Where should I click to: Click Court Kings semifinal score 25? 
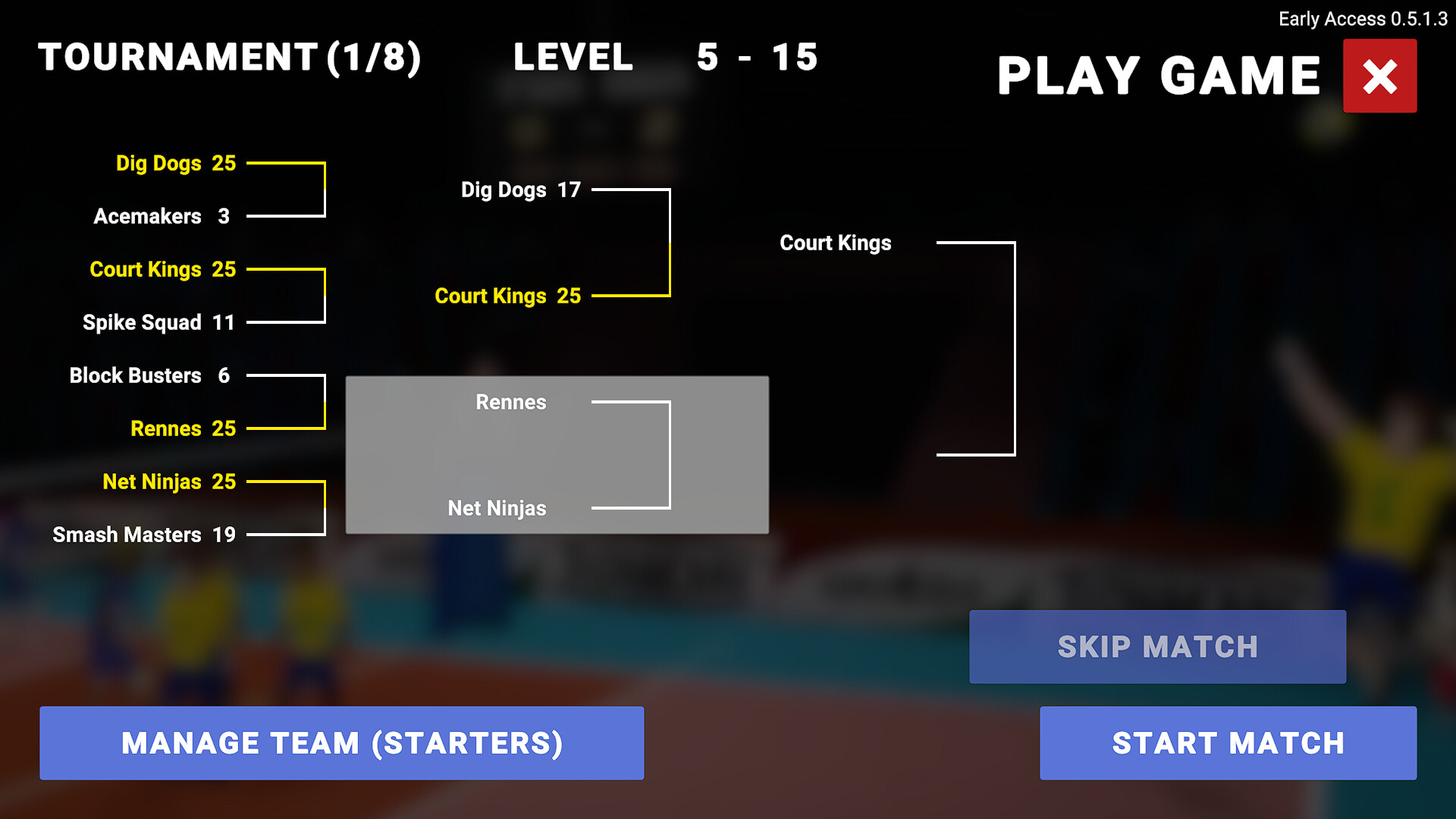567,296
